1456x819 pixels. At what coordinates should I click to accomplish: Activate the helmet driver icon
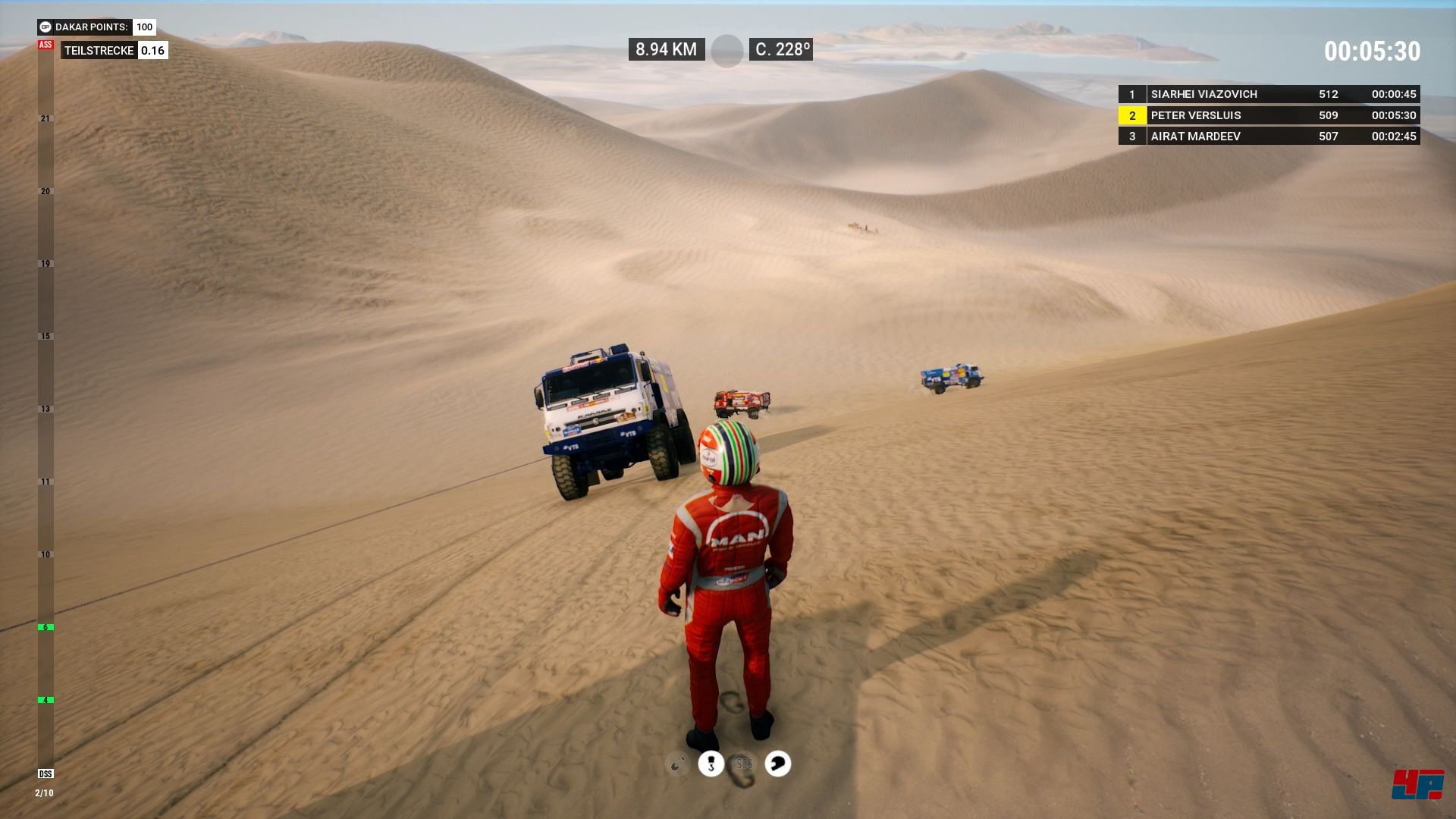pos(777,764)
